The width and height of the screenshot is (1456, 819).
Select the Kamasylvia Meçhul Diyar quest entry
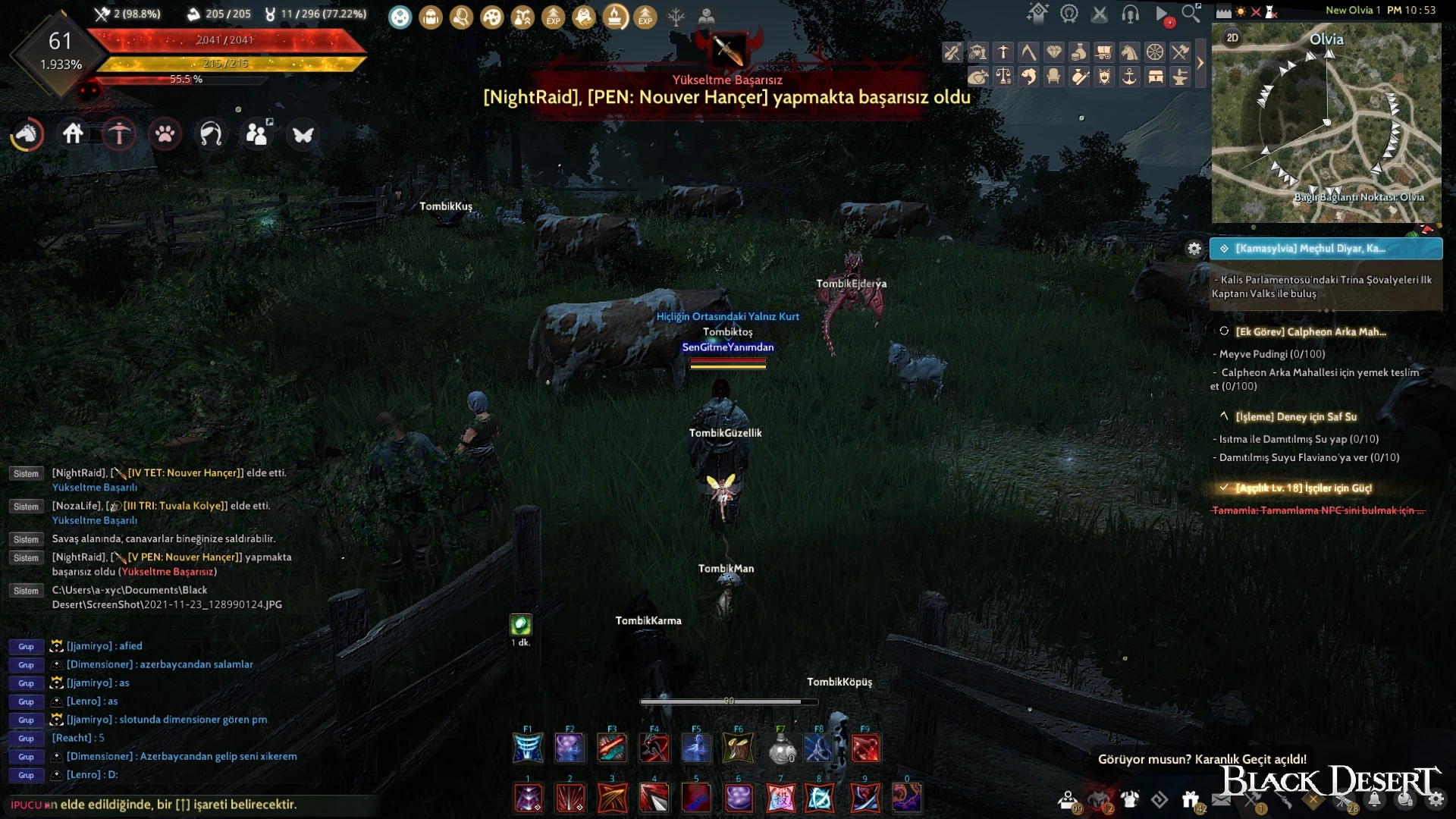(1326, 249)
